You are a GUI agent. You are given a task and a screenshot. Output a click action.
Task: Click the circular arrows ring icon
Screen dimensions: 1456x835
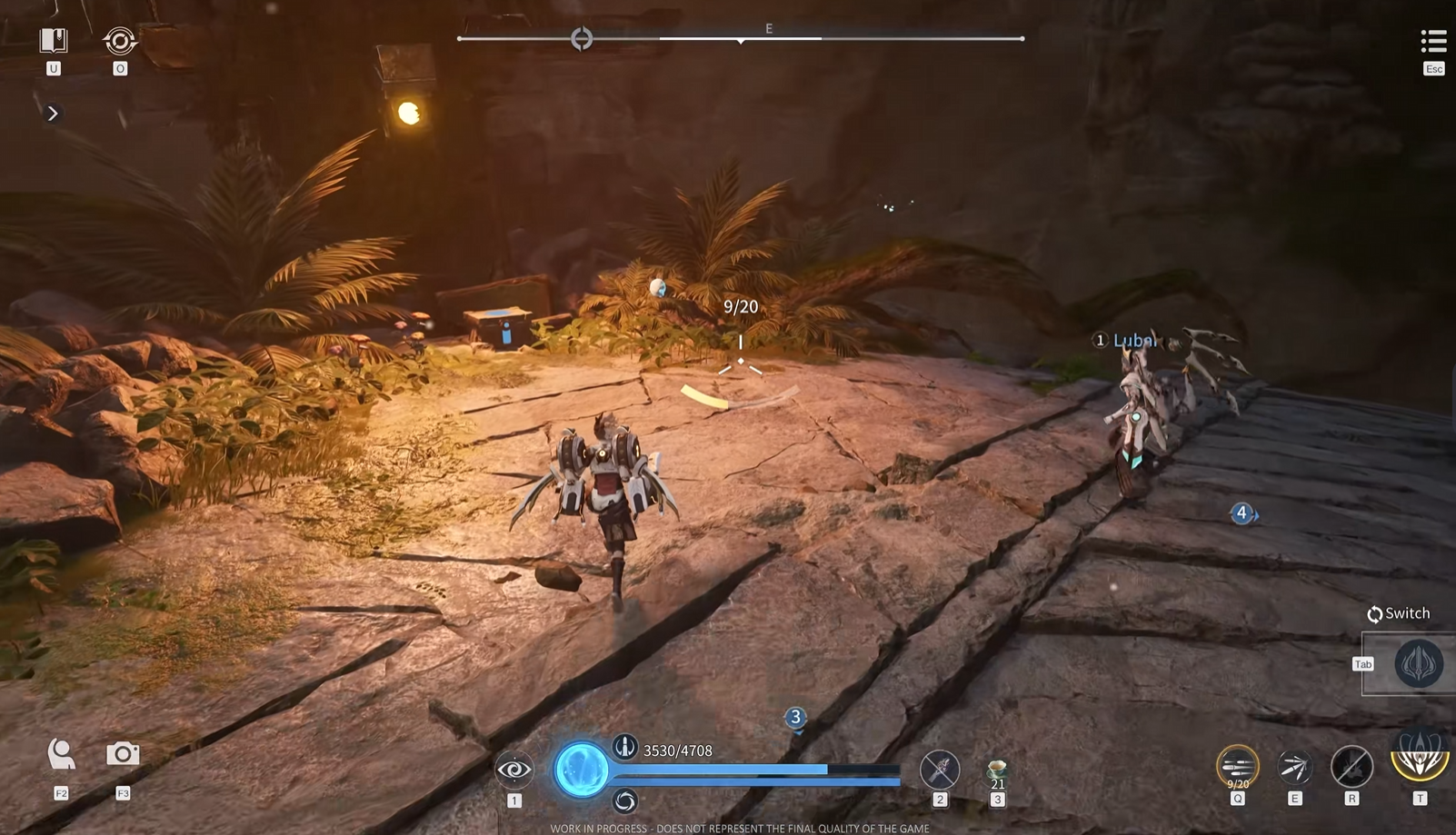[x=120, y=41]
